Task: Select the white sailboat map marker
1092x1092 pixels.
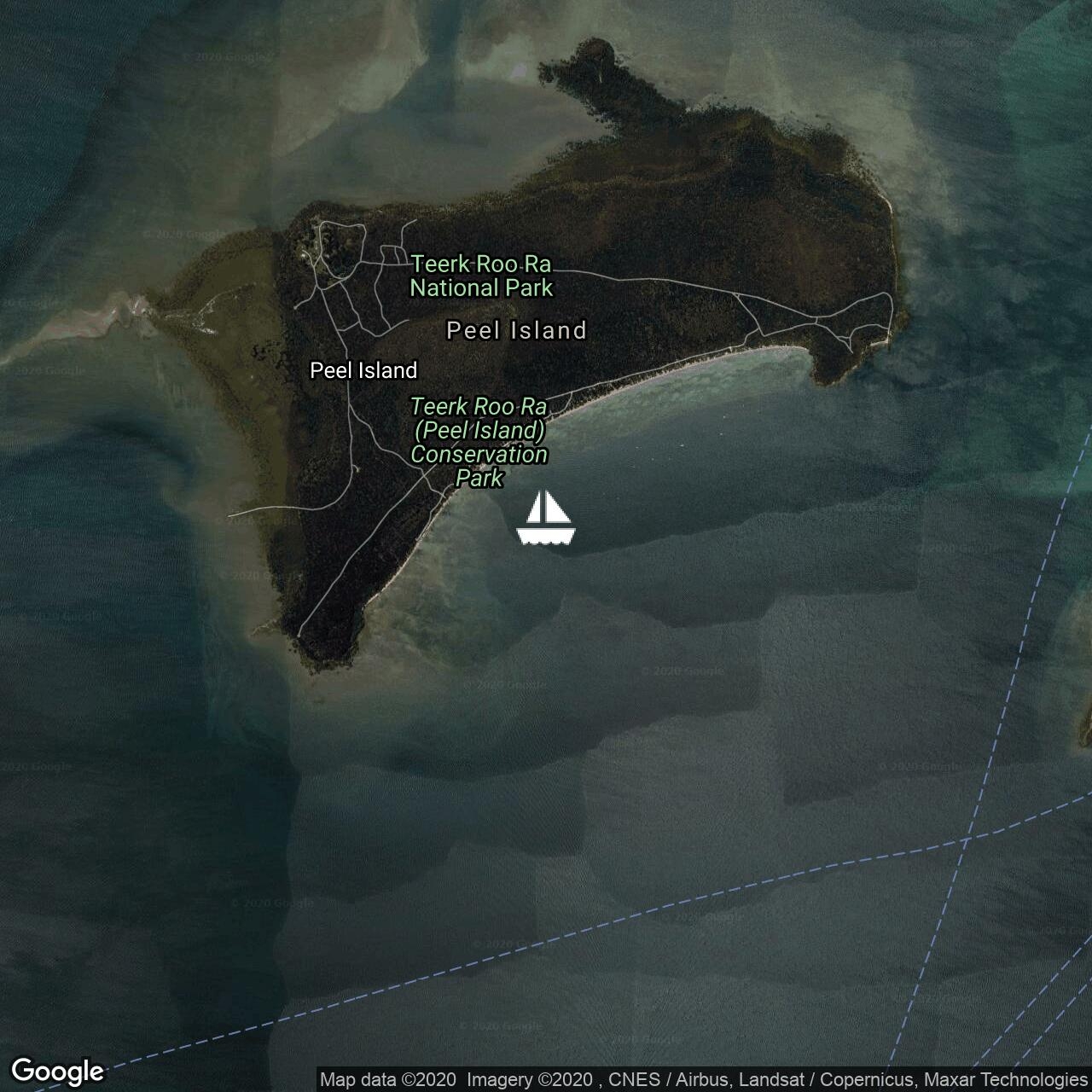Action: pyautogui.click(x=546, y=518)
